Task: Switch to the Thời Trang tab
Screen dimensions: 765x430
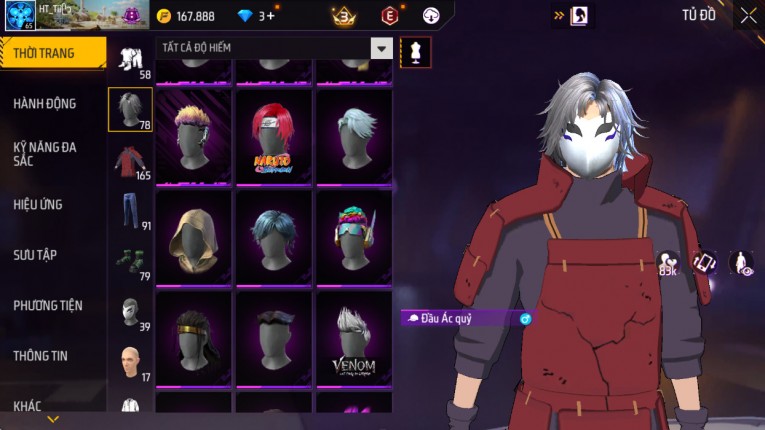Action: [x=50, y=53]
